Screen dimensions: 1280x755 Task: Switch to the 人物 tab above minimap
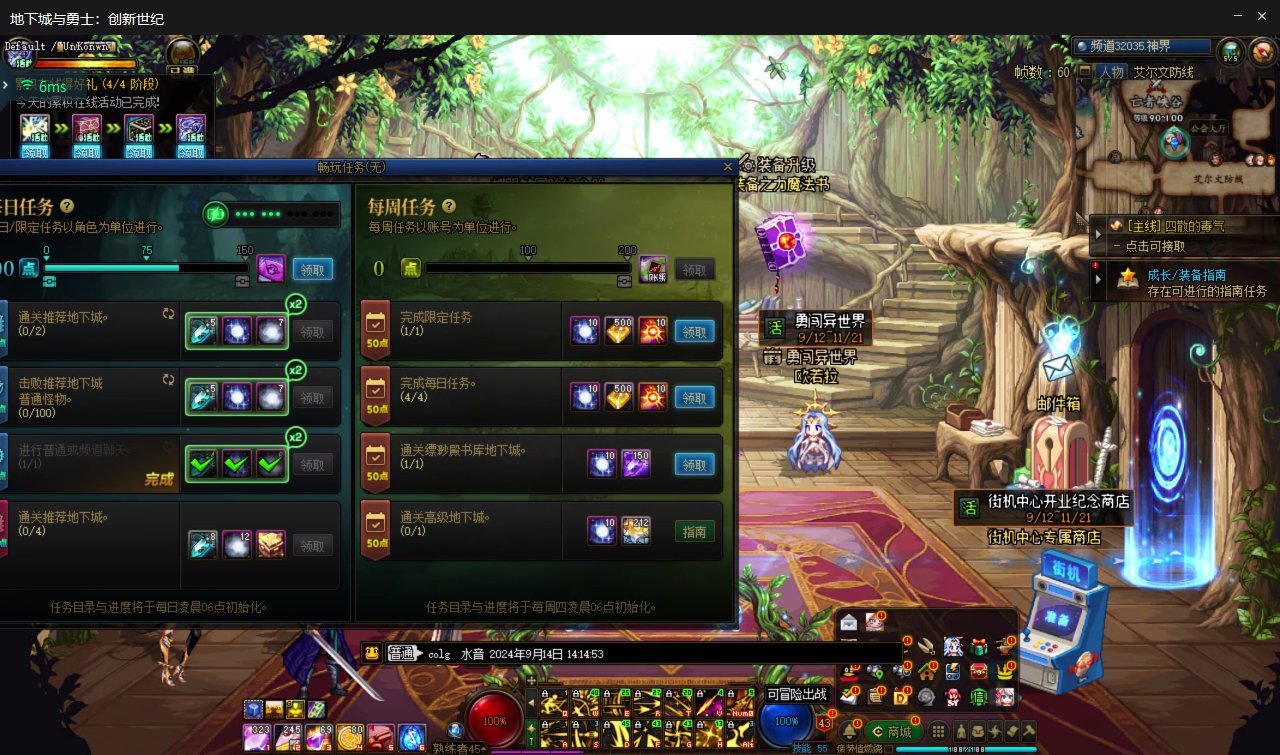click(1110, 72)
